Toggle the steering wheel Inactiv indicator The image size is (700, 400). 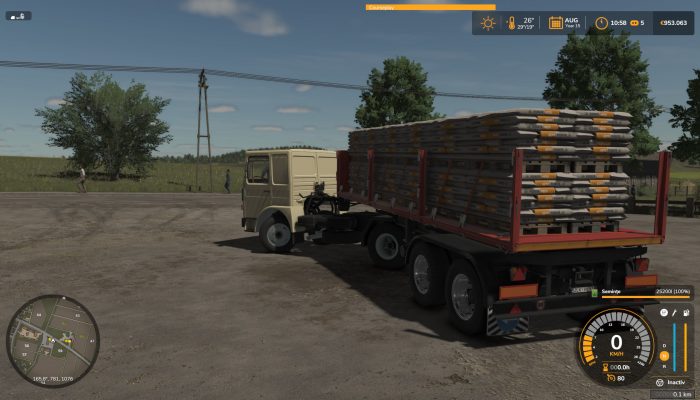pyautogui.click(x=660, y=382)
